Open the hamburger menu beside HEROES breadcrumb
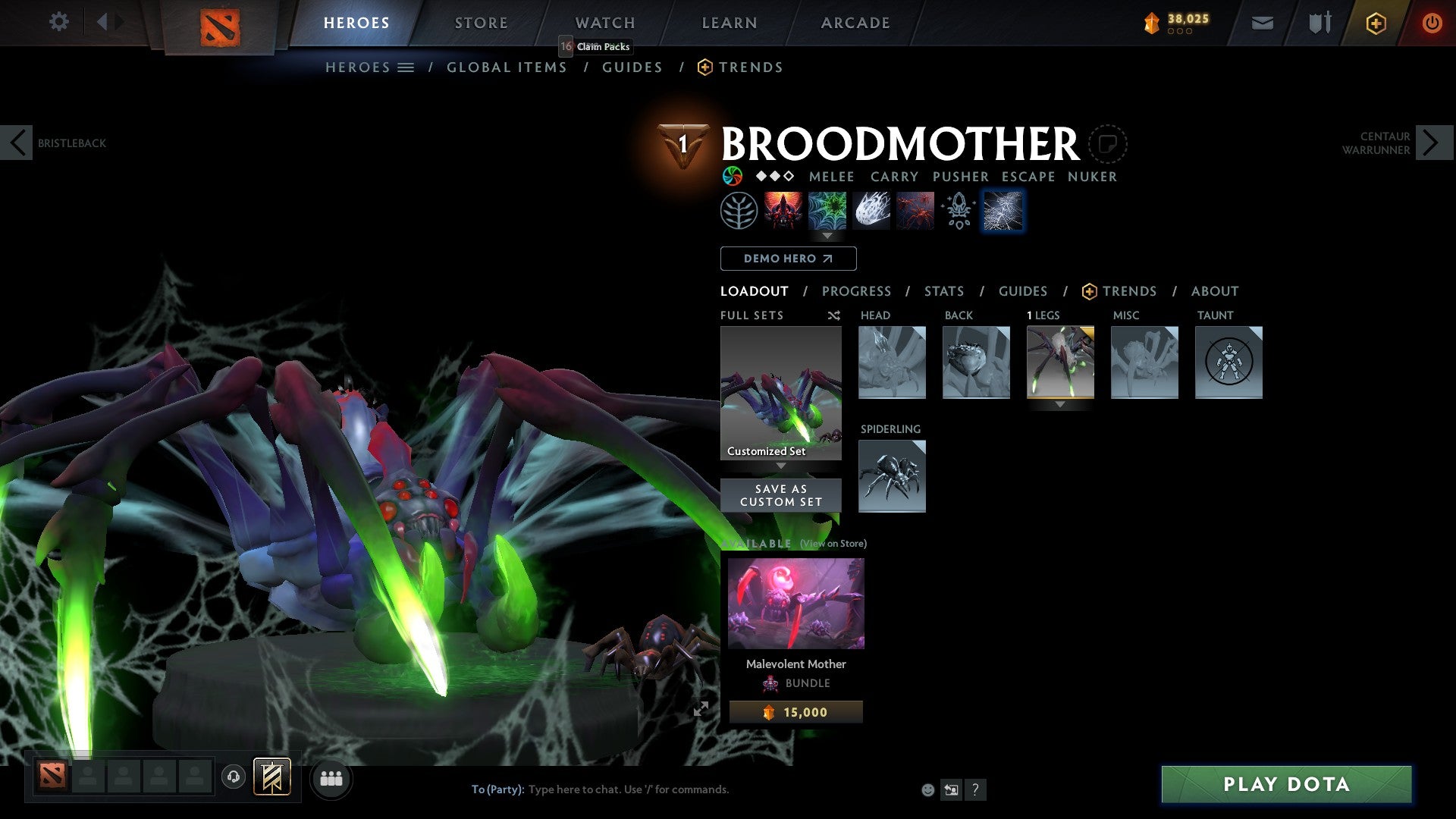The width and height of the screenshot is (1456, 819). pyautogui.click(x=407, y=67)
